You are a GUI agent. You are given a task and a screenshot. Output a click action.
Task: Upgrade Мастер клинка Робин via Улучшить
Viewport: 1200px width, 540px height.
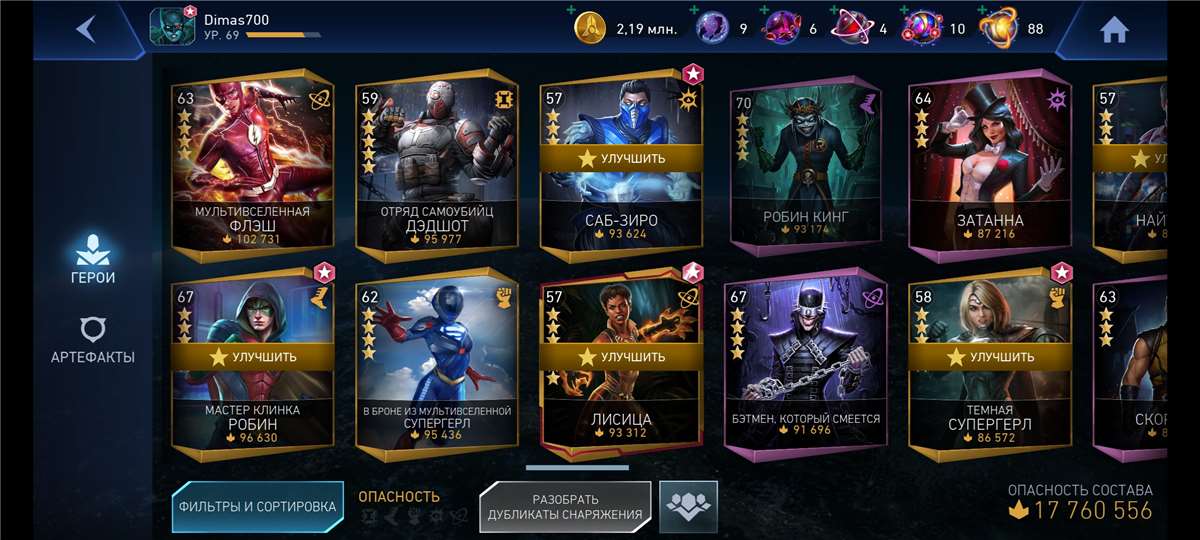[x=252, y=356]
